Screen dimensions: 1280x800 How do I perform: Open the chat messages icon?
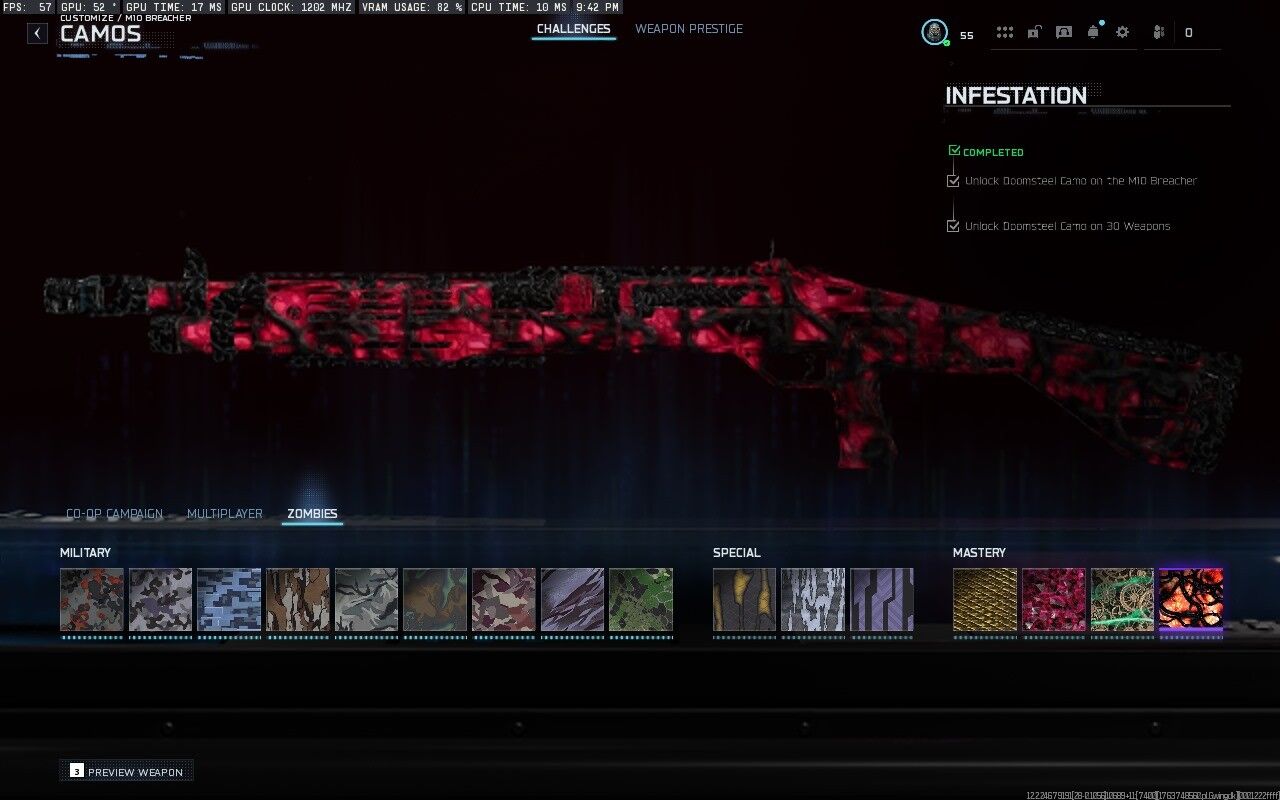coord(1063,31)
